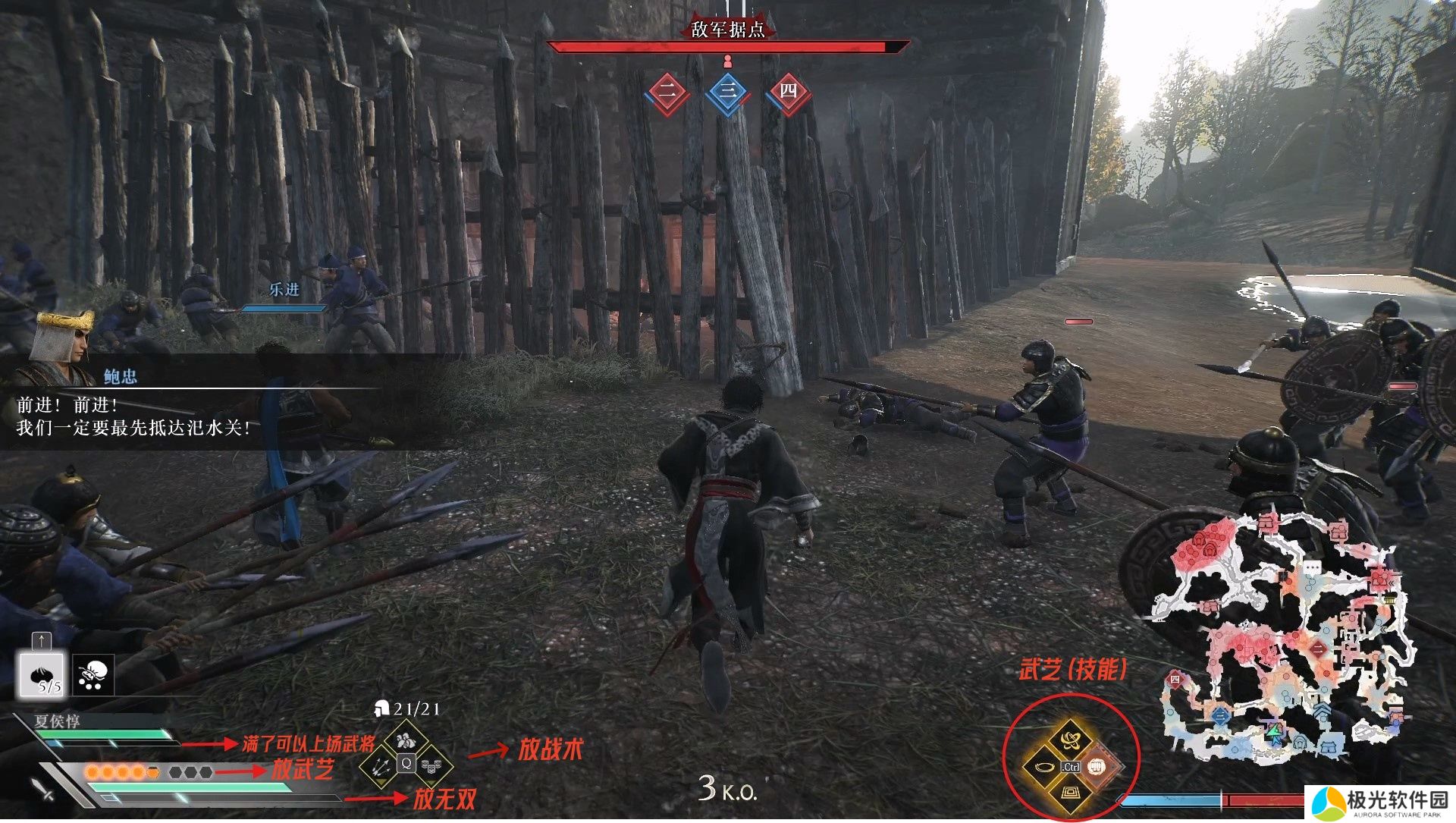The height and width of the screenshot is (823, 1456).
Task: Select the blue 三 base diamond at top
Action: [727, 93]
